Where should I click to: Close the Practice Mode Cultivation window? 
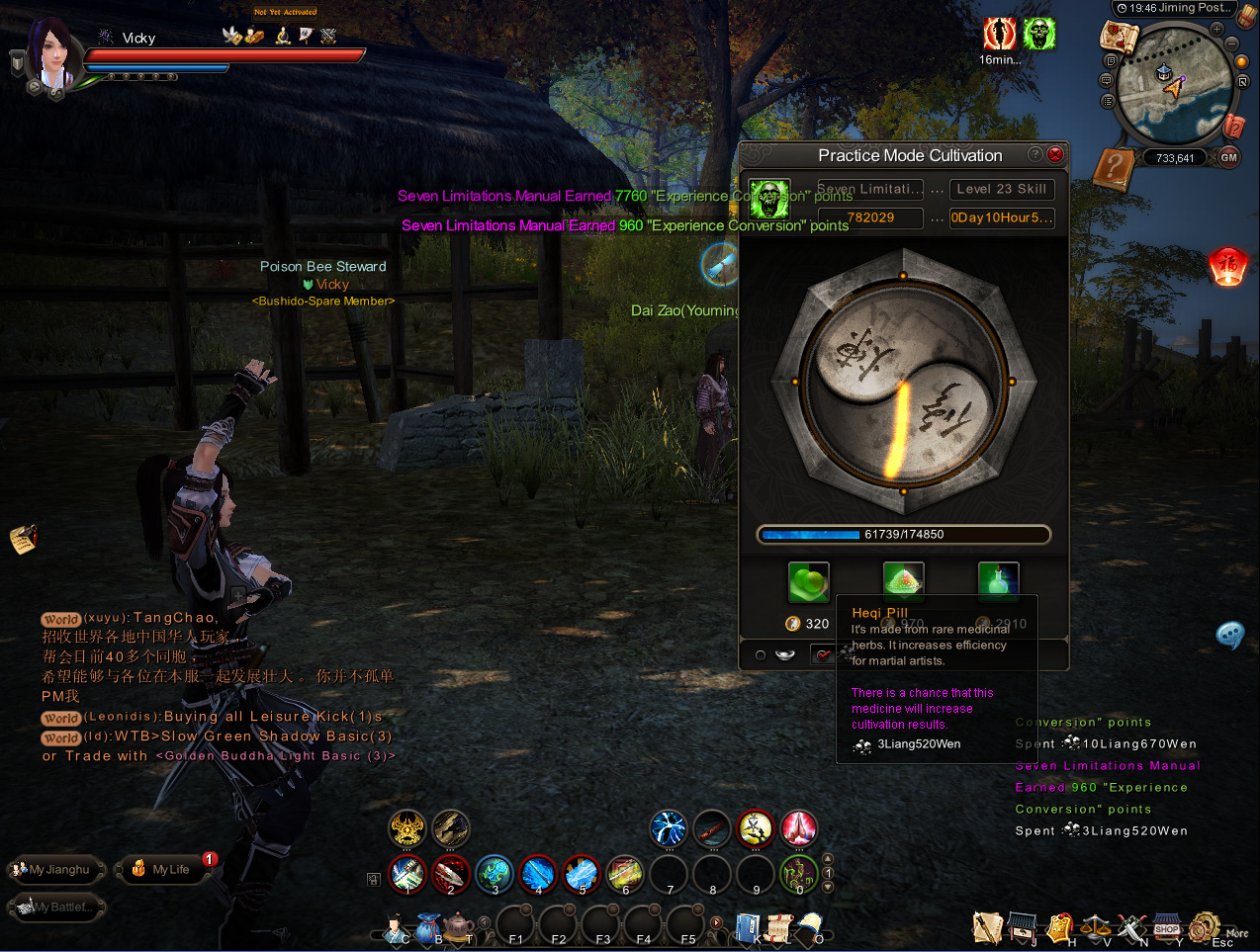(x=1055, y=154)
